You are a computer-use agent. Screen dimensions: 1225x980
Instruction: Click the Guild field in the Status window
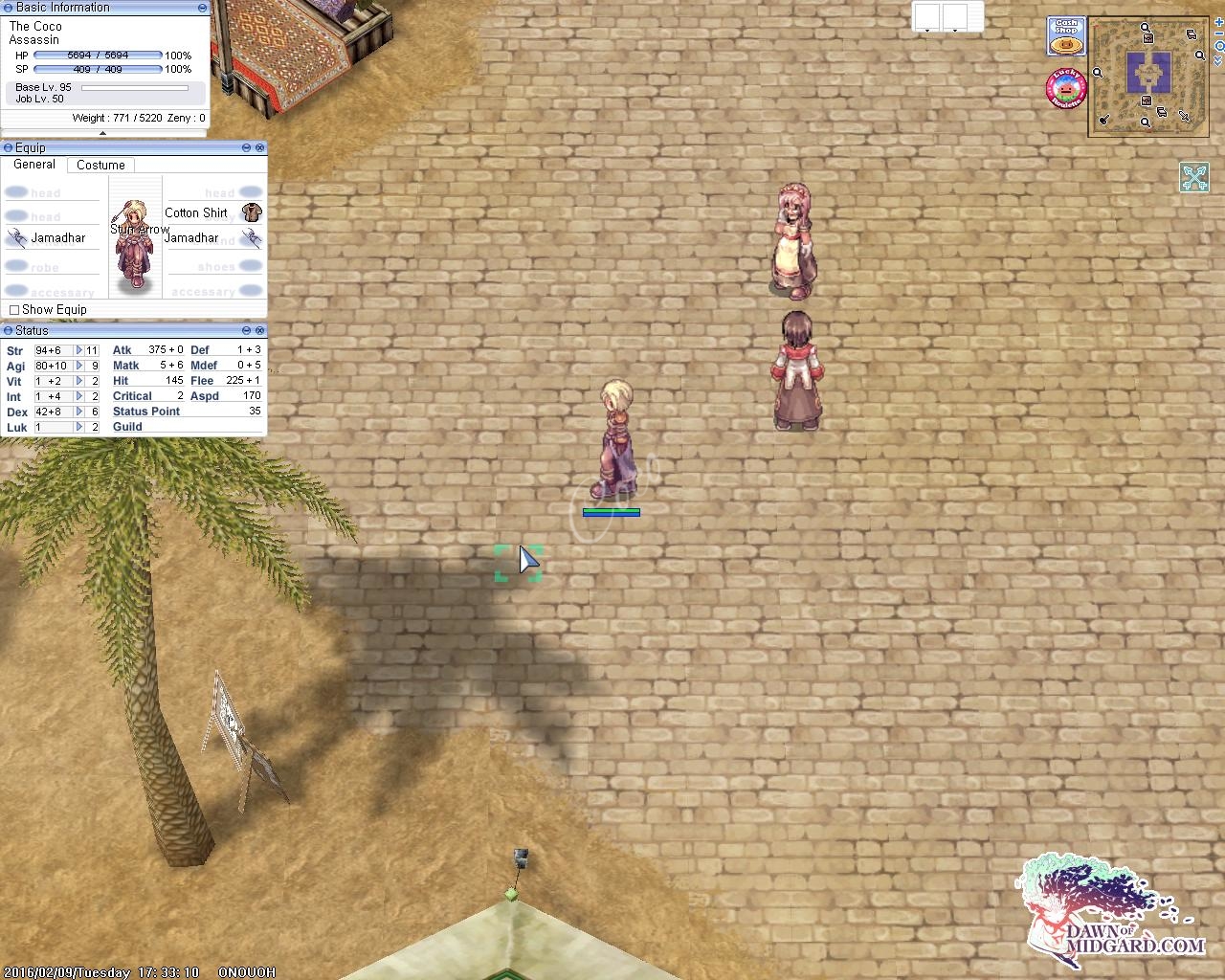click(127, 427)
